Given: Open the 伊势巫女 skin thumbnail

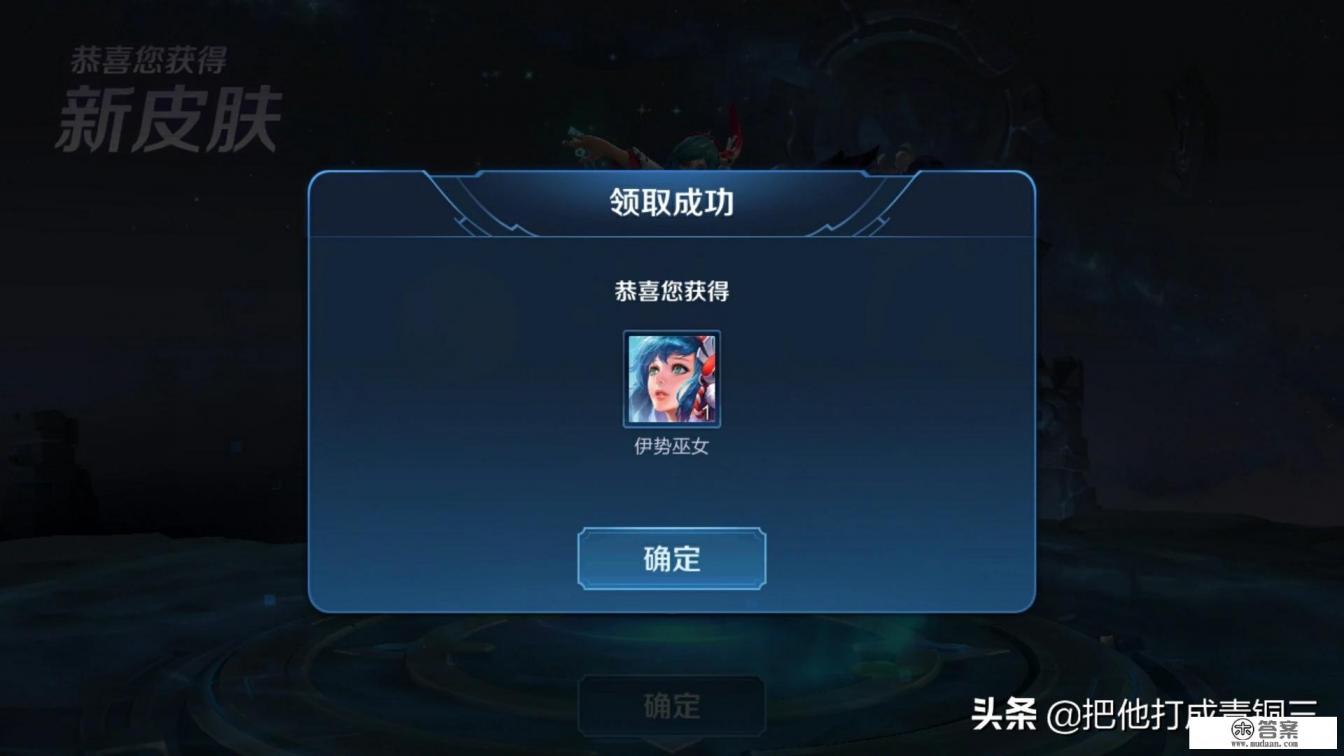Looking at the screenshot, I should (671, 380).
